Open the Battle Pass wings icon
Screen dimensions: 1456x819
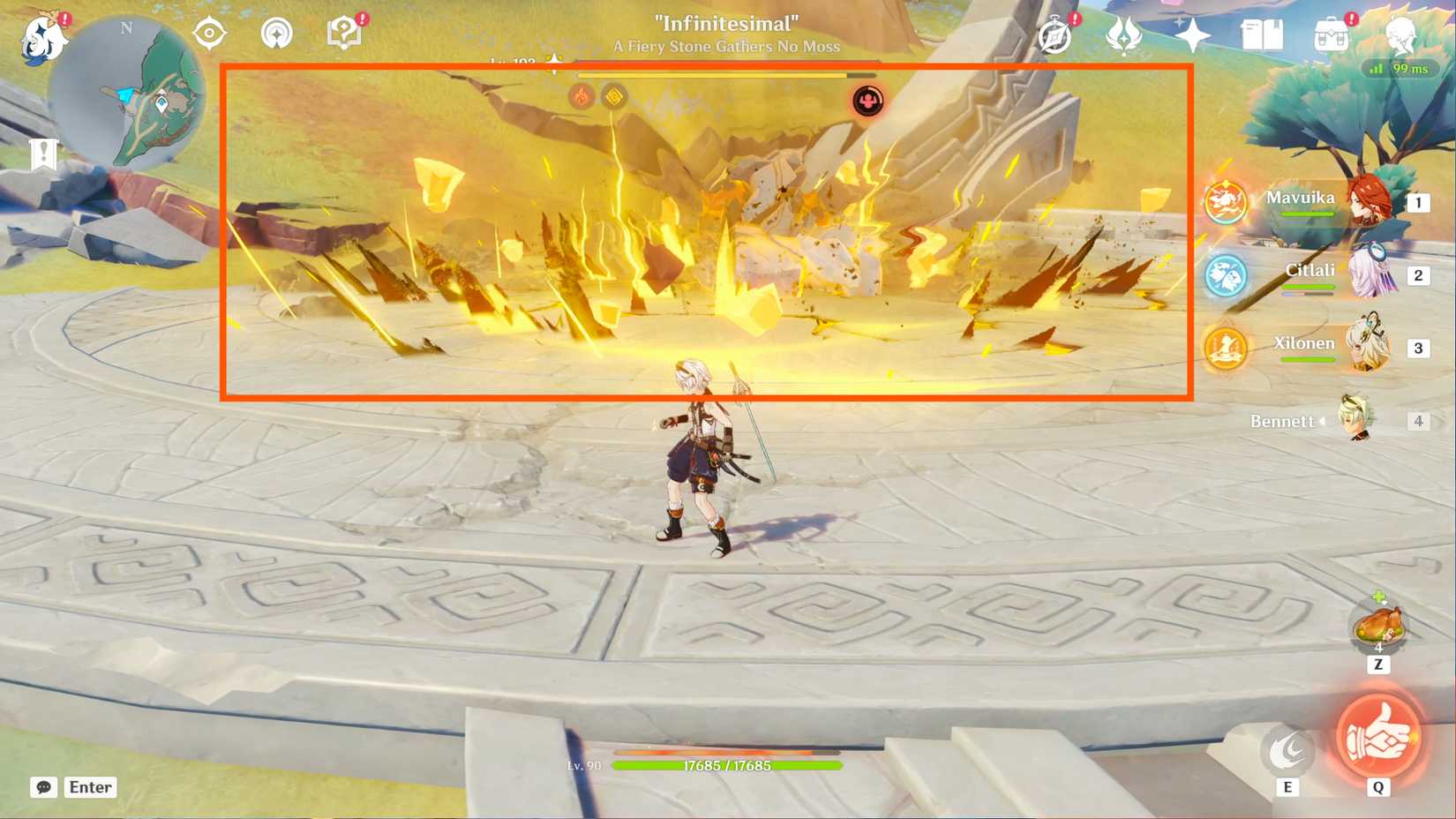tap(1123, 35)
